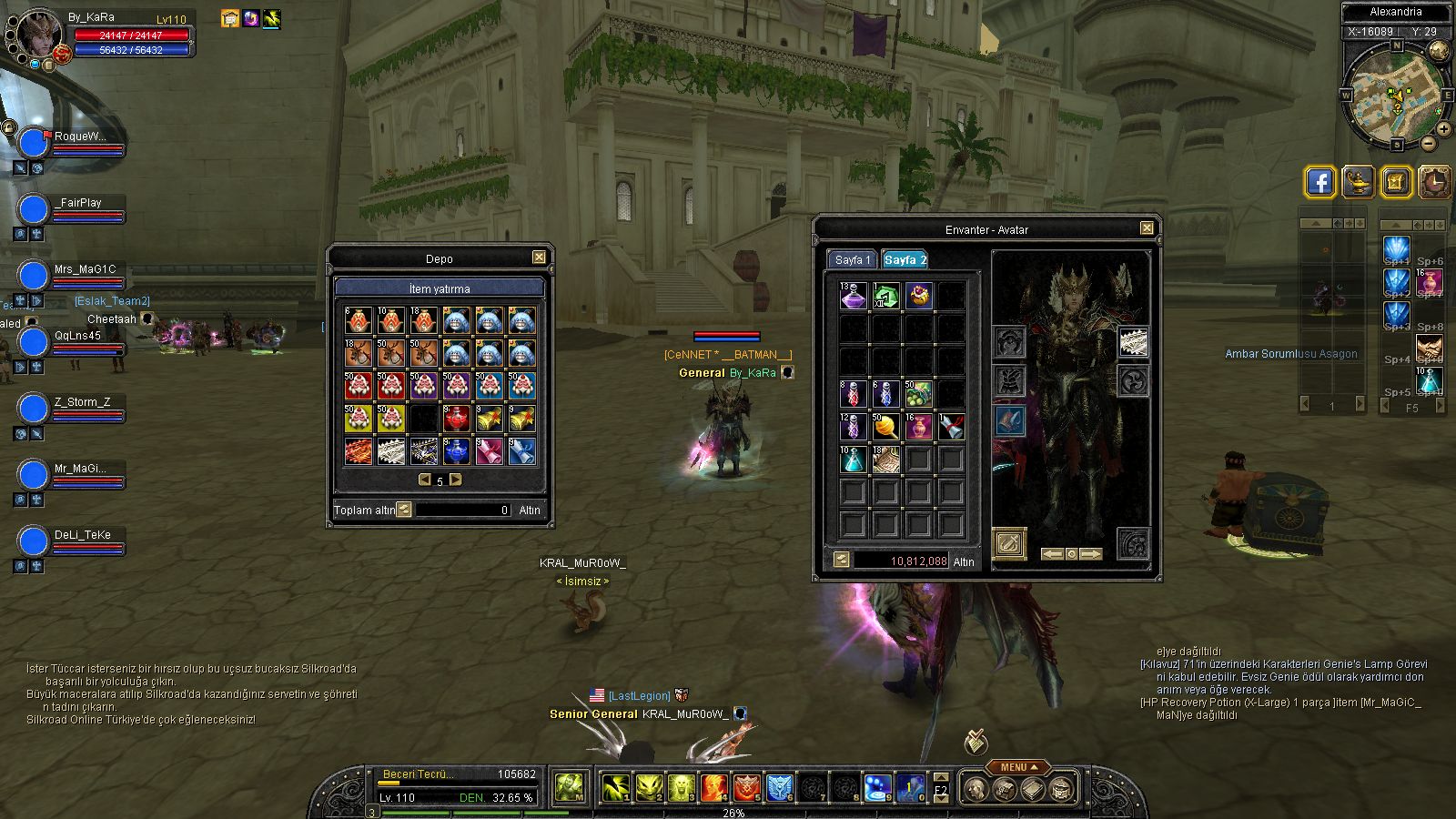
Task: Open the MENU expander on the bottom bar
Action: (x=1015, y=767)
